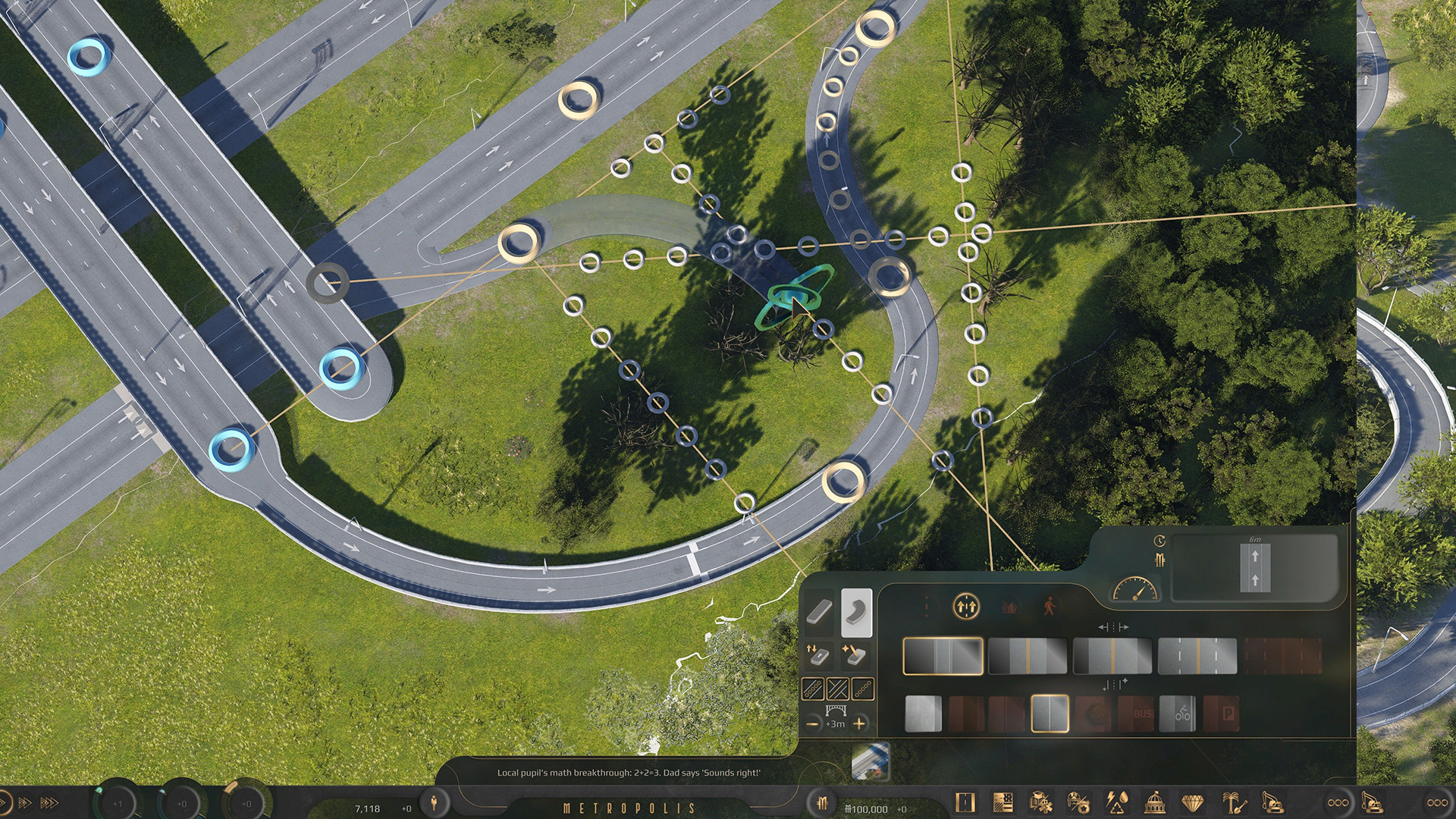The image size is (1456, 819).
Task: Open electricity, water and recycling utilities
Action: [x=1116, y=802]
